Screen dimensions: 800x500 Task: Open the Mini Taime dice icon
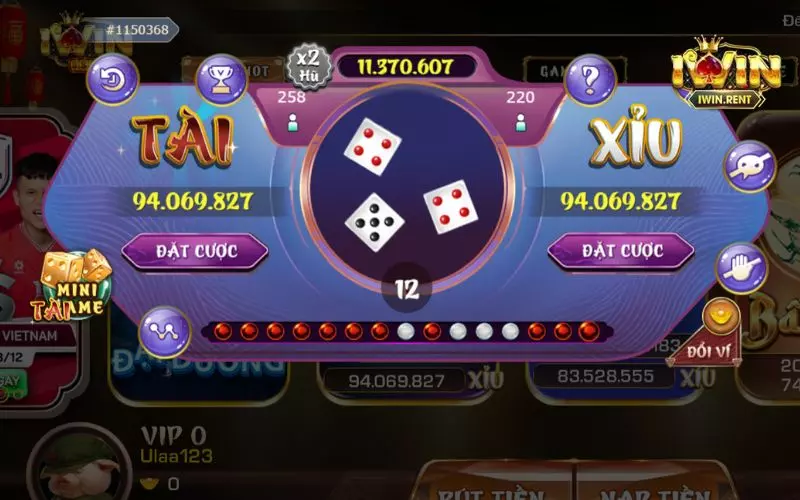73,283
